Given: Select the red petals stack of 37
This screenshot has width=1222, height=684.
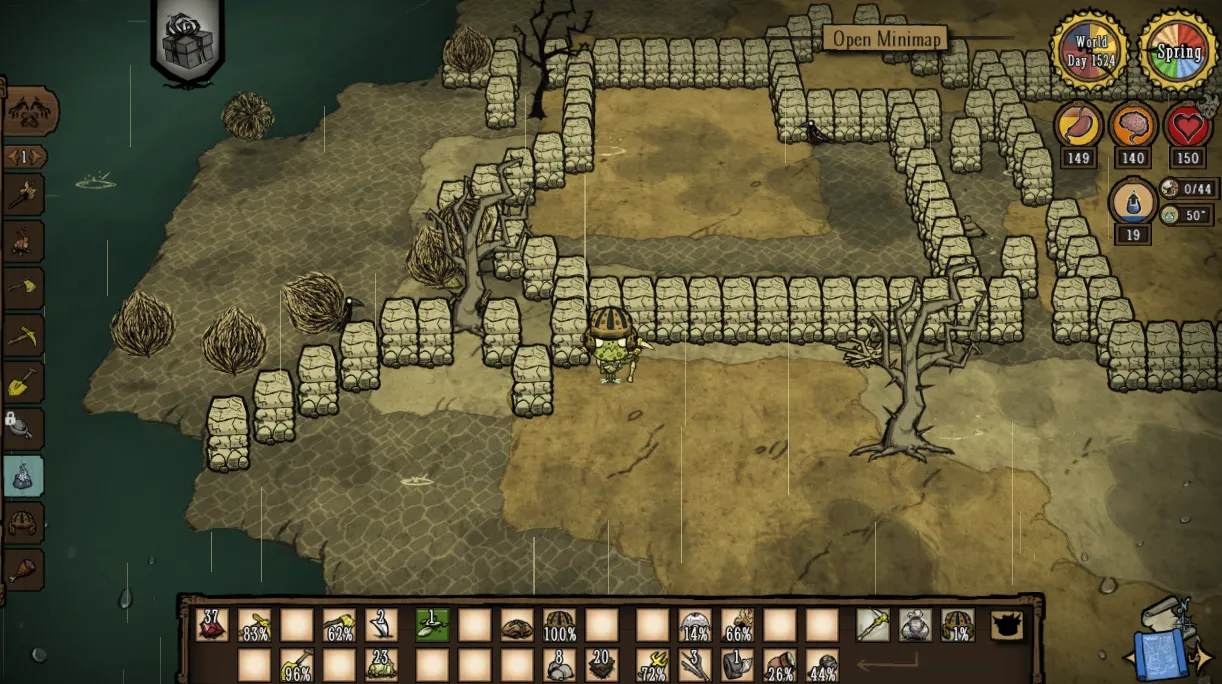Looking at the screenshot, I should (x=212, y=625).
